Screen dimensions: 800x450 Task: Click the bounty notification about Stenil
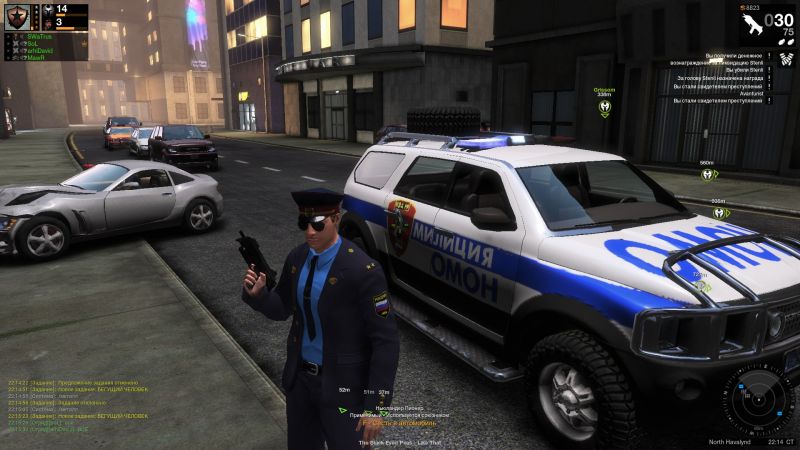(x=718, y=77)
